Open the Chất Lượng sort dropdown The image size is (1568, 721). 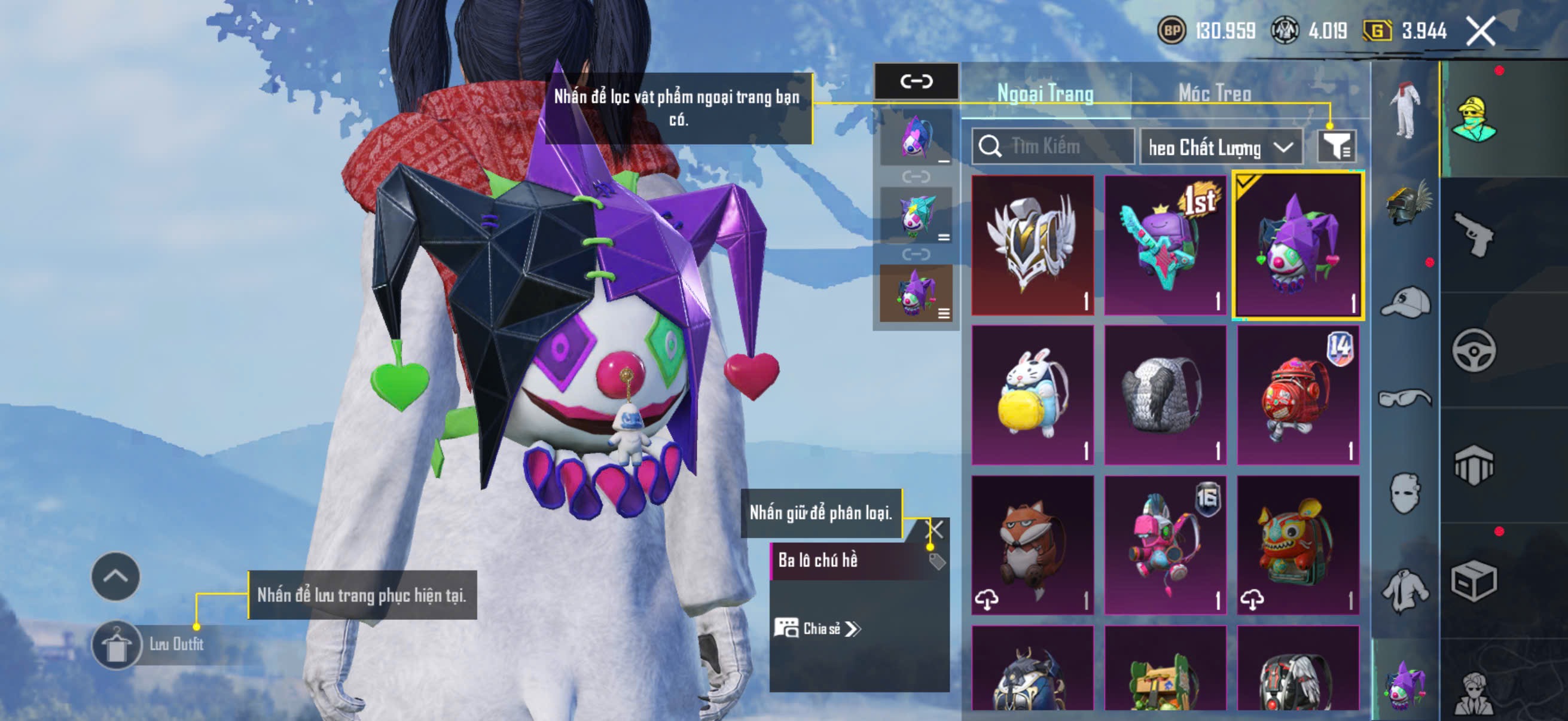(x=1221, y=147)
